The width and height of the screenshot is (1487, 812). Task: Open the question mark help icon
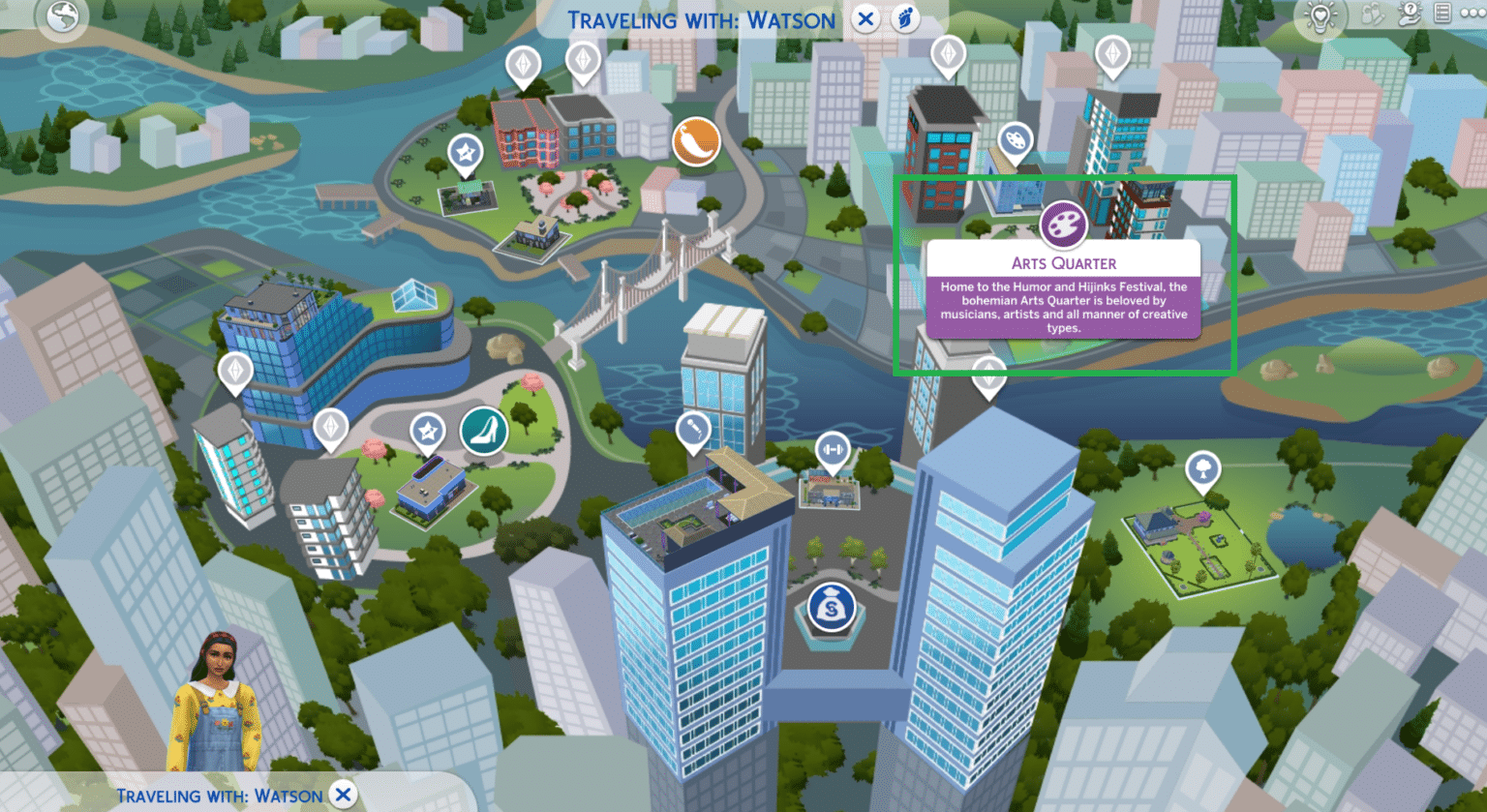point(1411,14)
